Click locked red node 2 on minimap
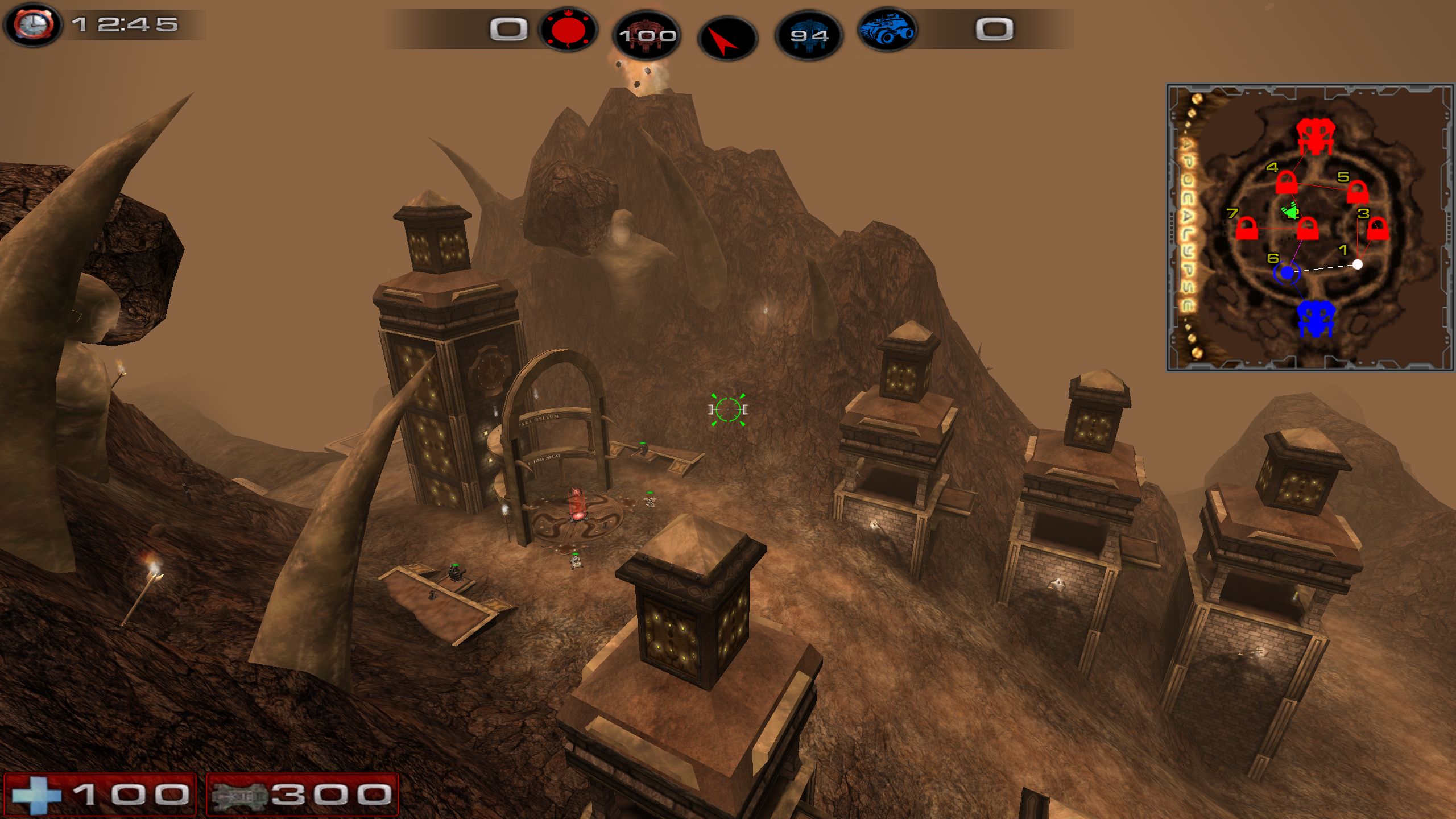This screenshot has height=819, width=1456. click(x=1308, y=229)
